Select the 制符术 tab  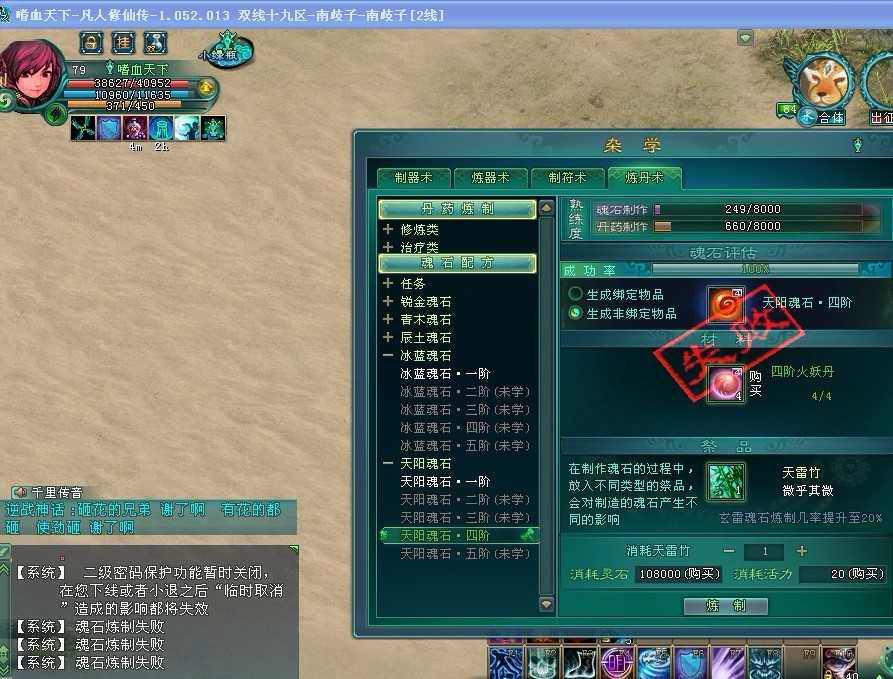coord(567,177)
